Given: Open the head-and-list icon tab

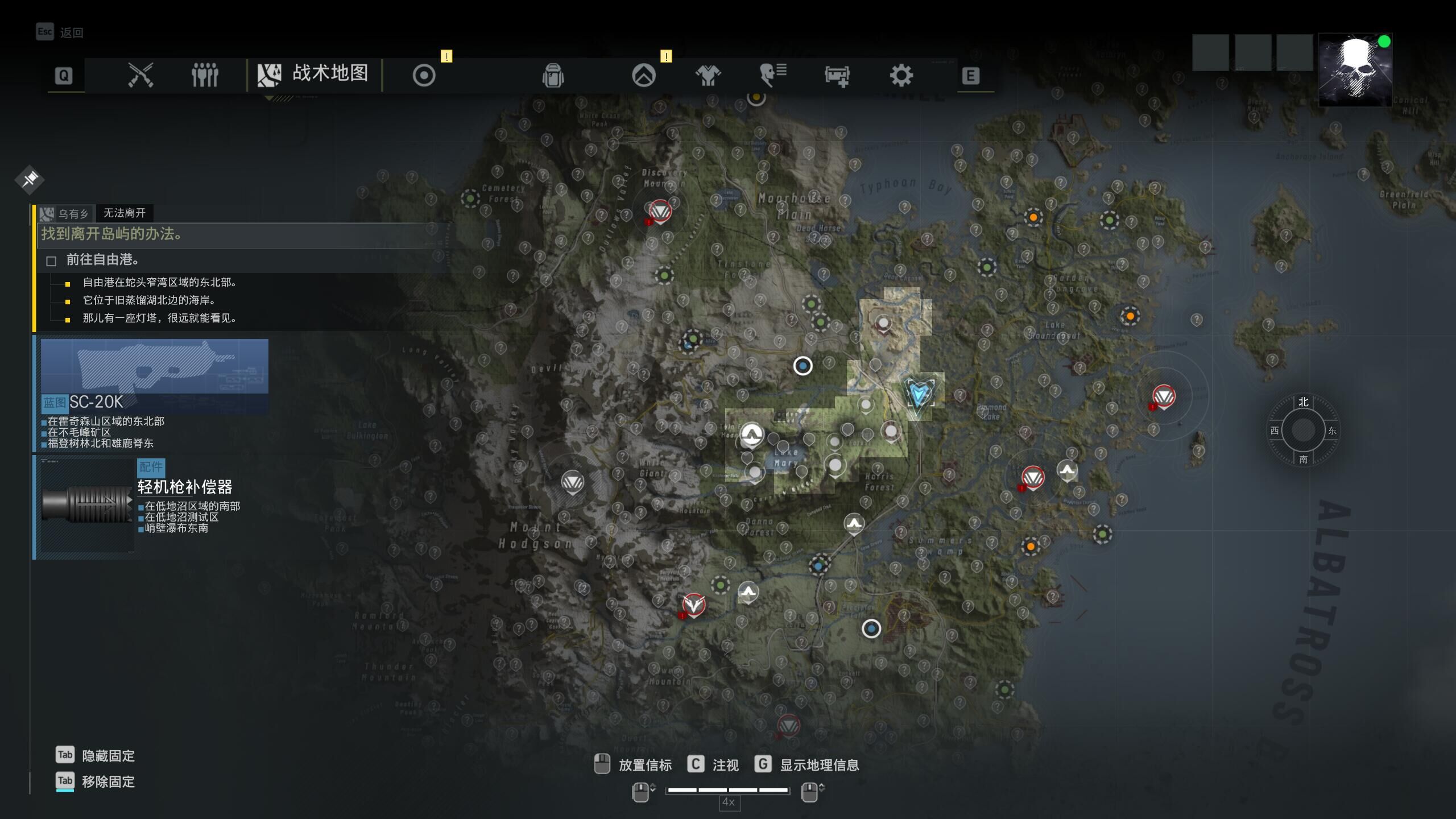Looking at the screenshot, I should [x=773, y=75].
